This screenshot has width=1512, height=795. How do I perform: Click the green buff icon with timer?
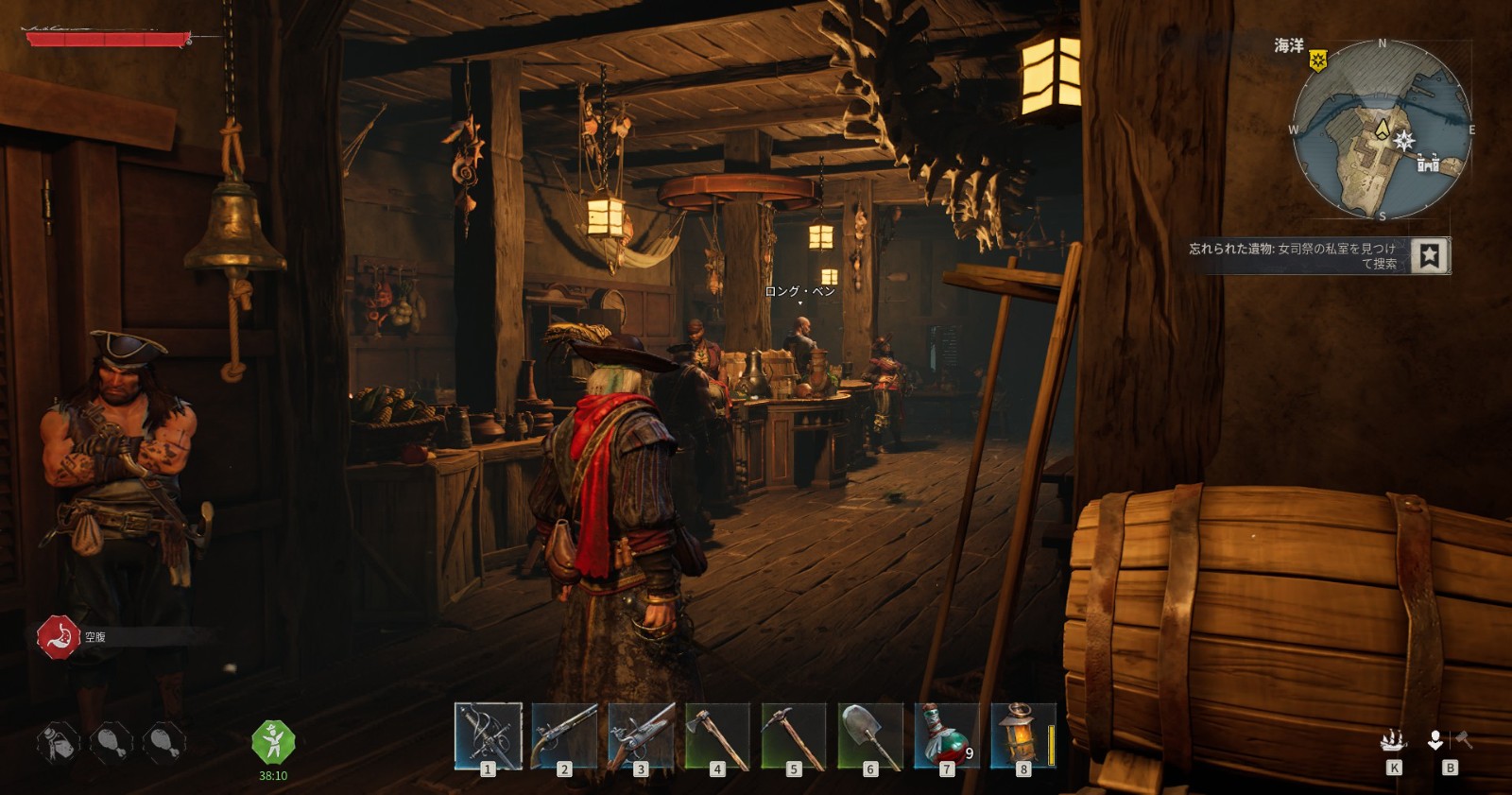273,742
